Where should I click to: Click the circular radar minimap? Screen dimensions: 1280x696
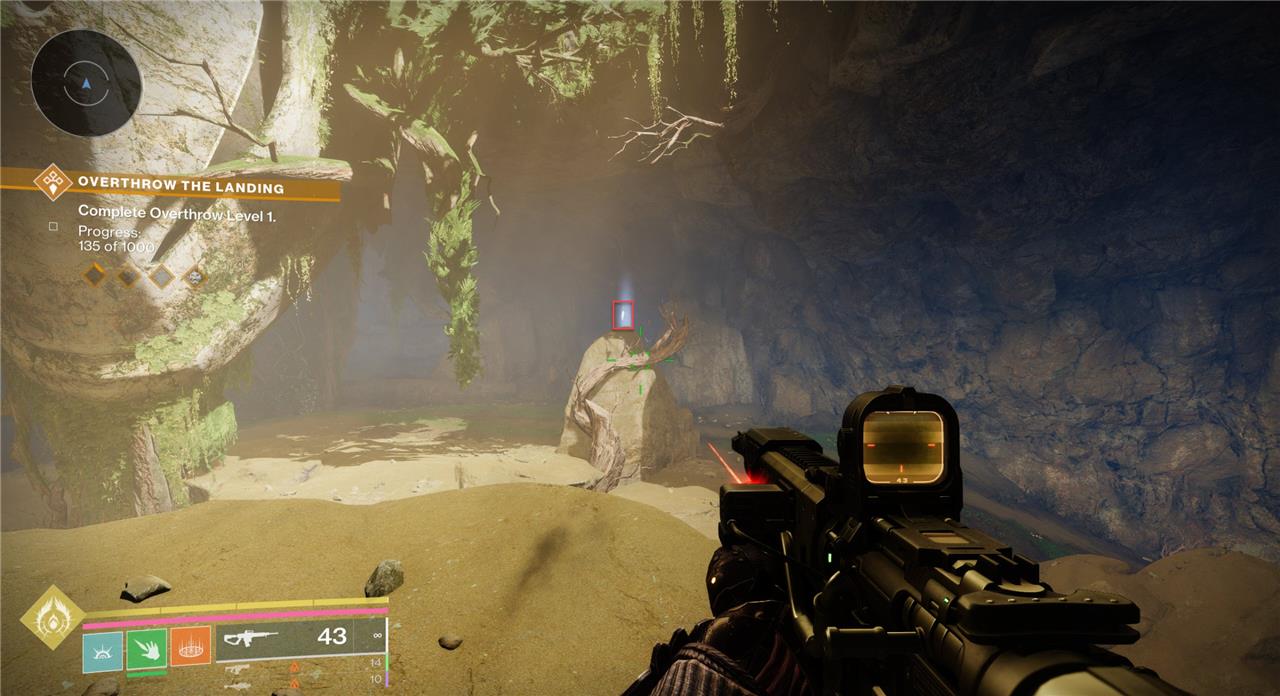tap(84, 83)
